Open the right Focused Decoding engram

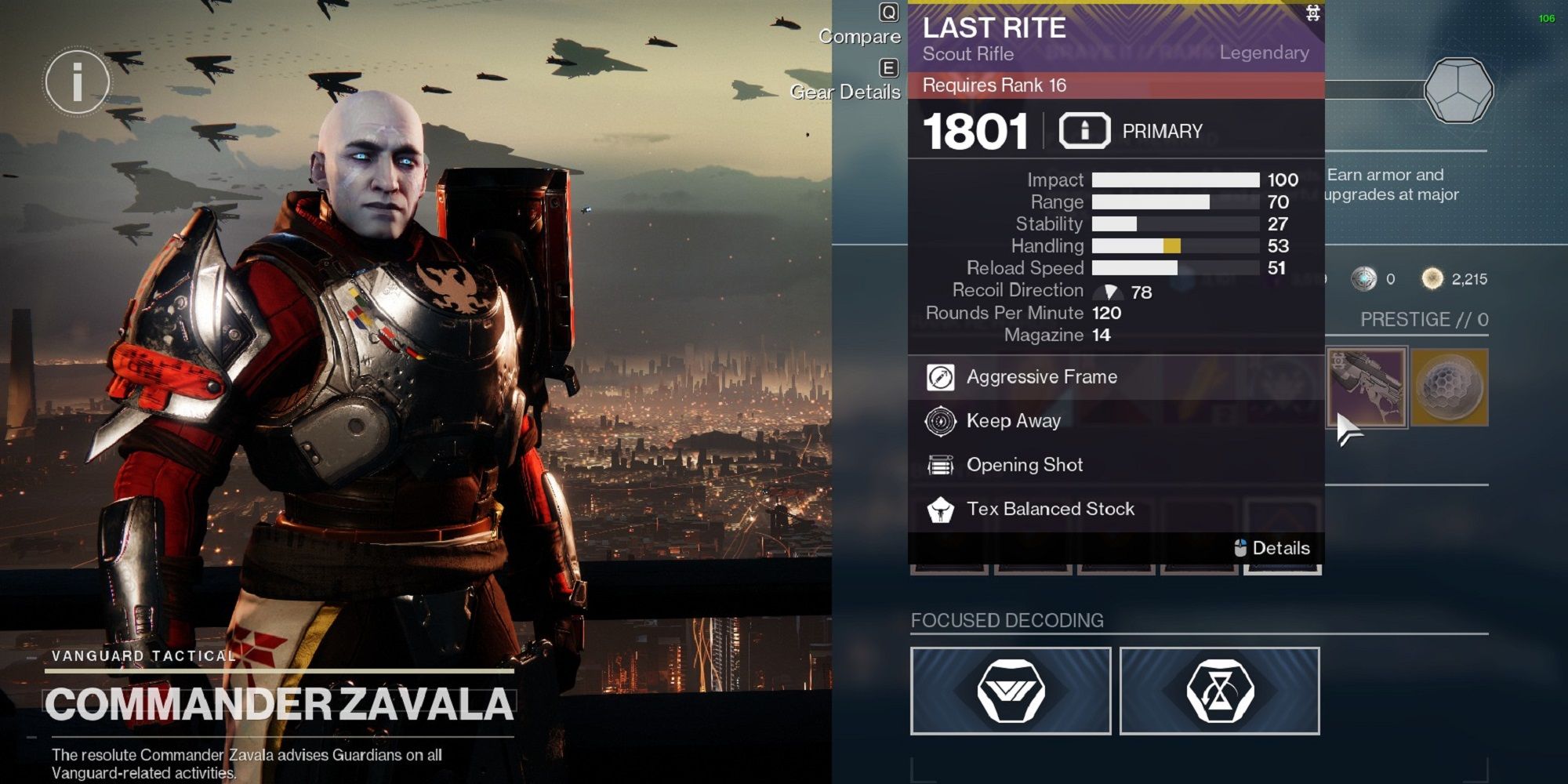(1221, 691)
